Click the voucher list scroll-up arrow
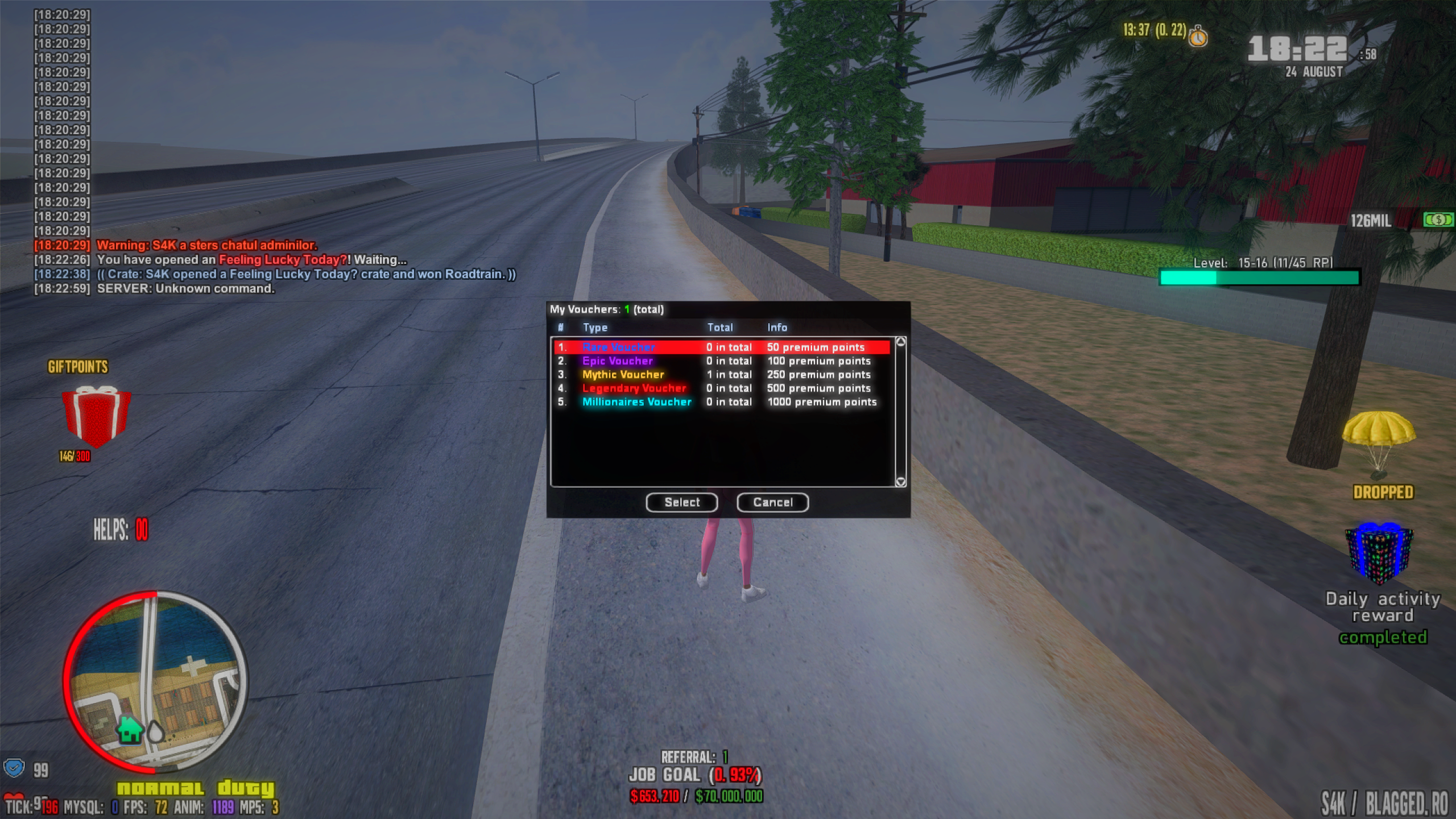The width and height of the screenshot is (1456, 819). click(x=900, y=342)
